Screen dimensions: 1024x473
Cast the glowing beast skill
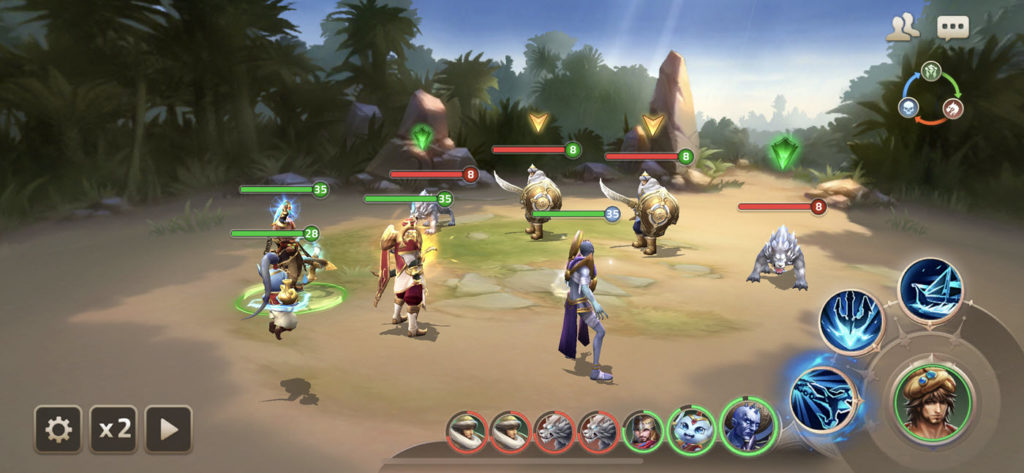coord(820,398)
